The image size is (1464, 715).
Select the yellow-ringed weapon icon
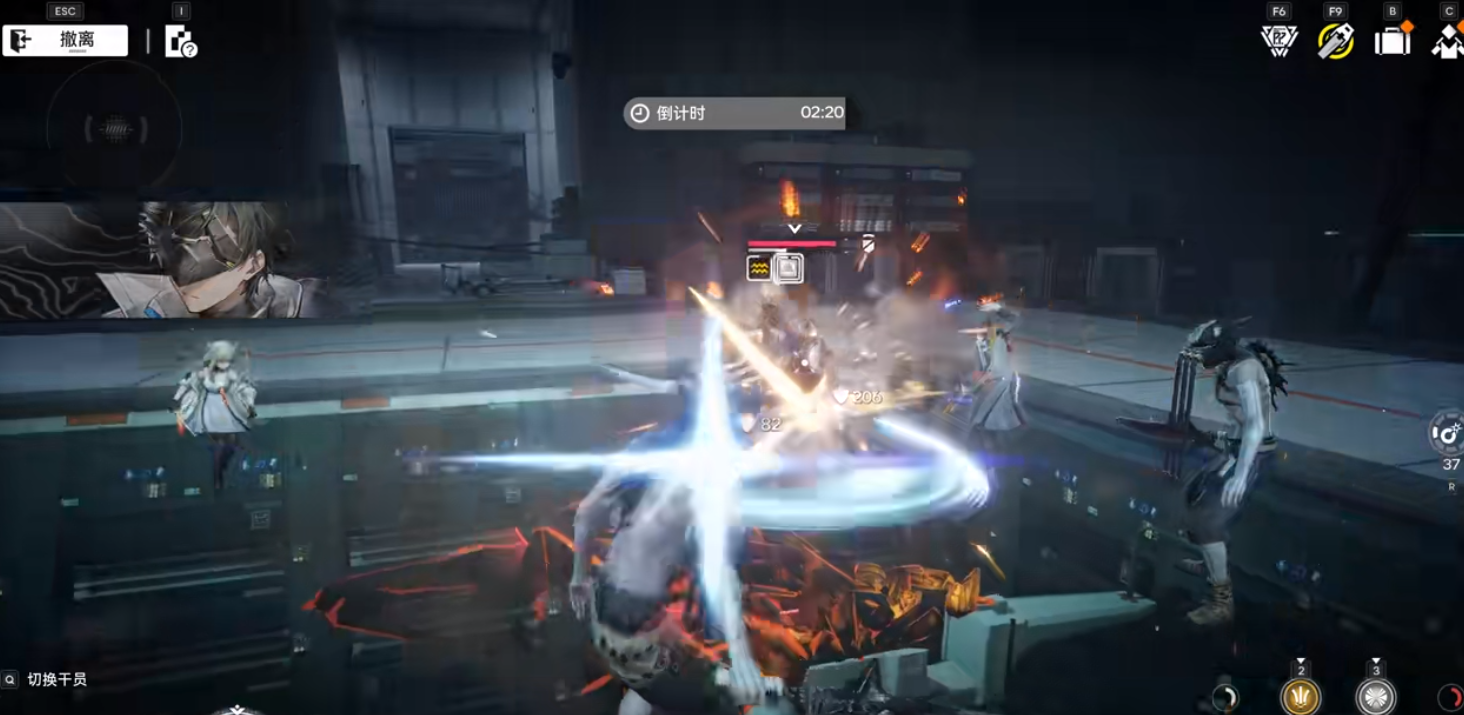1335,41
